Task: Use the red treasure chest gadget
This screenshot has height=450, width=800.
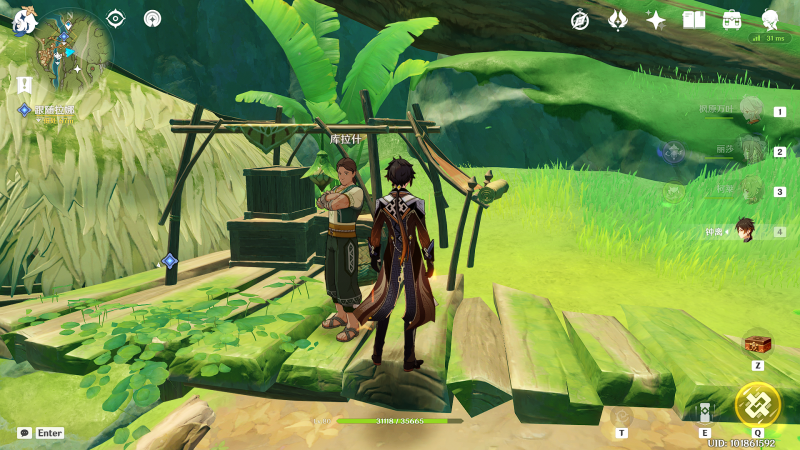Action: tap(758, 344)
